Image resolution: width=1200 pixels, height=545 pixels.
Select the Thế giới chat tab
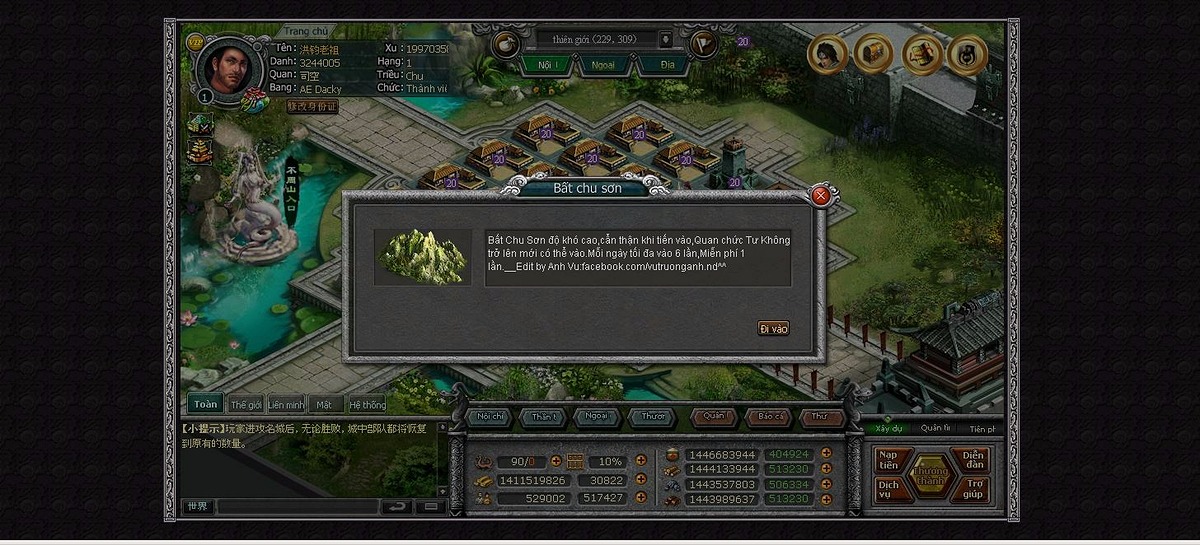pos(246,405)
